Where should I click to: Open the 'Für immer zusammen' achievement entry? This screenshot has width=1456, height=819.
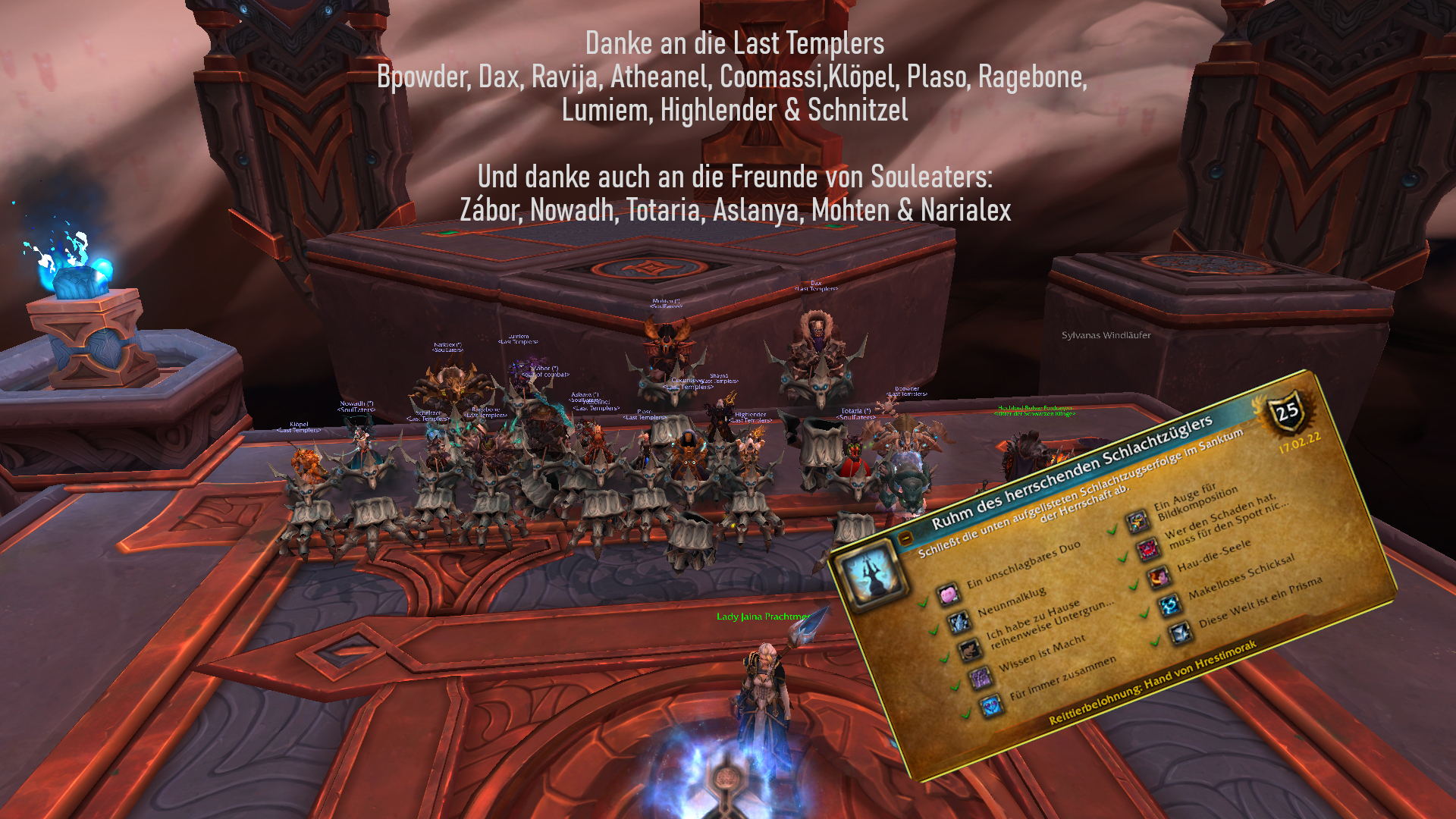tap(1062, 678)
